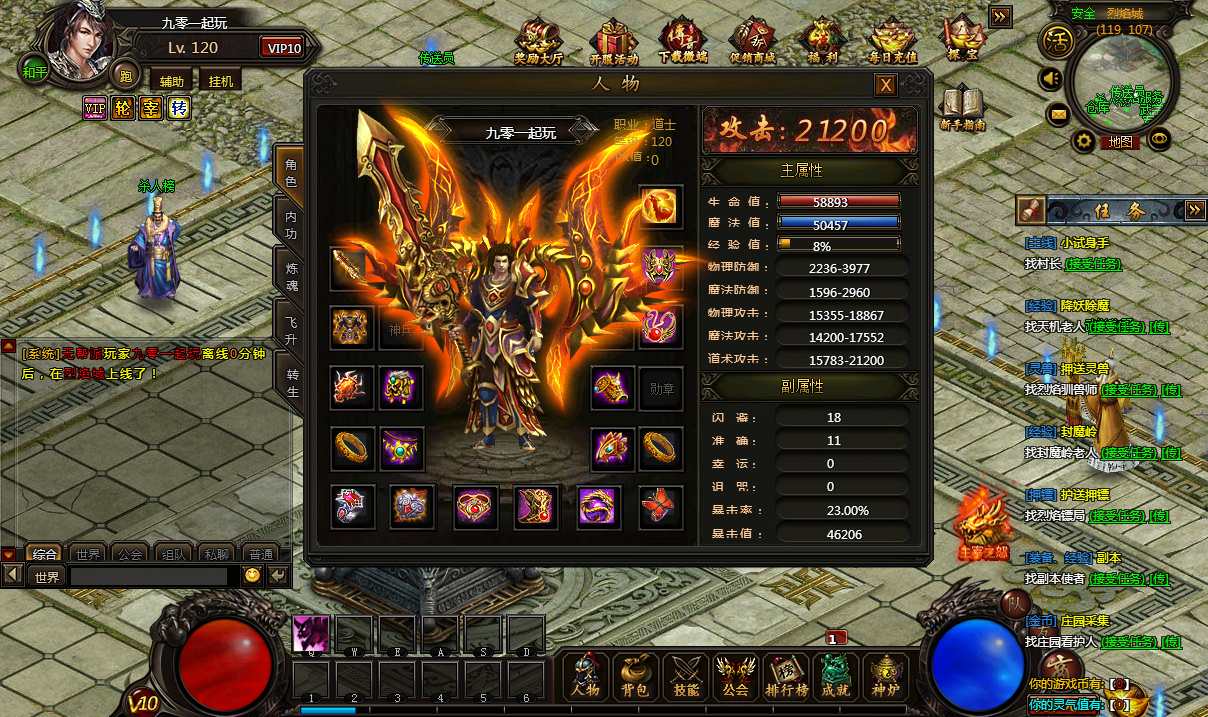Screen dimensions: 1208x717
Task: Switch the 和平 peace mode orb
Action: 35,72
